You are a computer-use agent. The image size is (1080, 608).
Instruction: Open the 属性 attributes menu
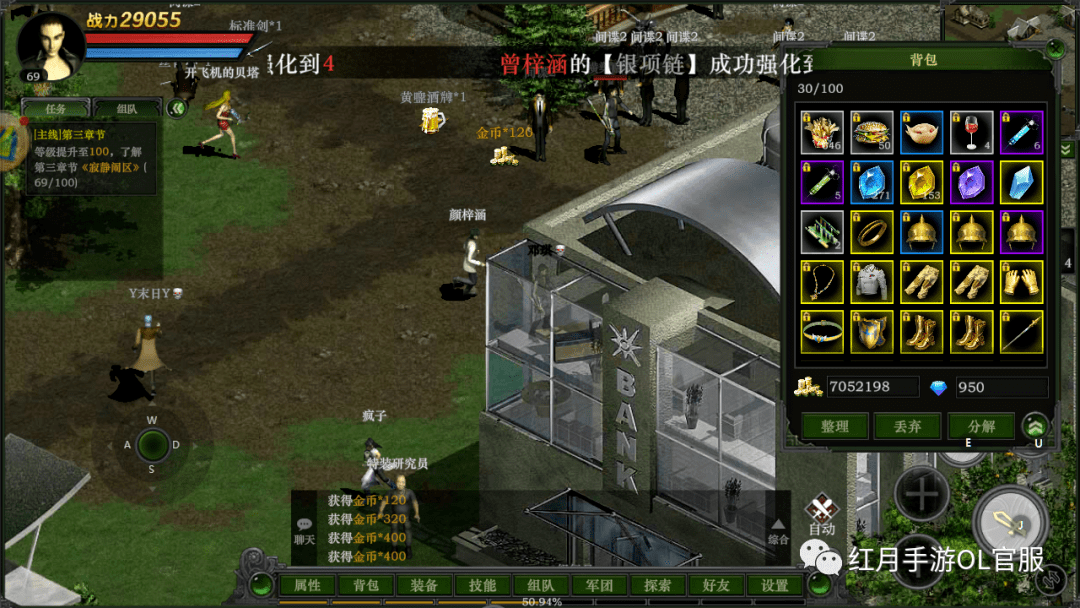coord(307,586)
